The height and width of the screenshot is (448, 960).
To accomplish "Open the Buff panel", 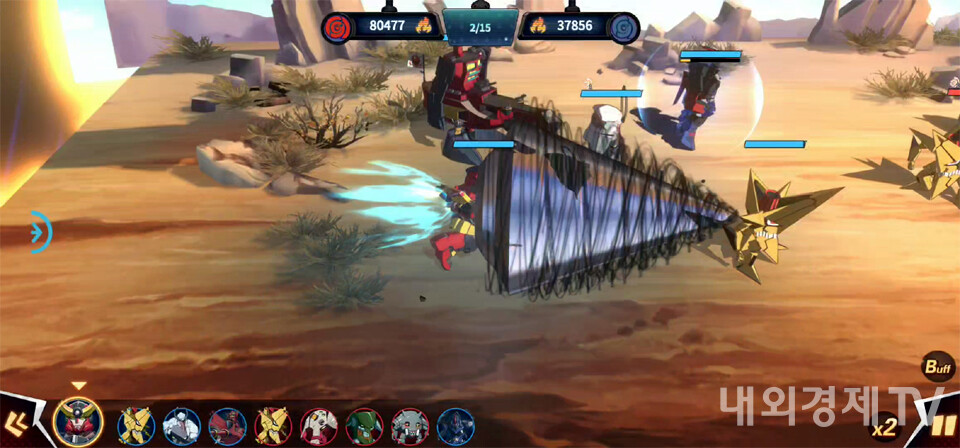I will coord(937,368).
